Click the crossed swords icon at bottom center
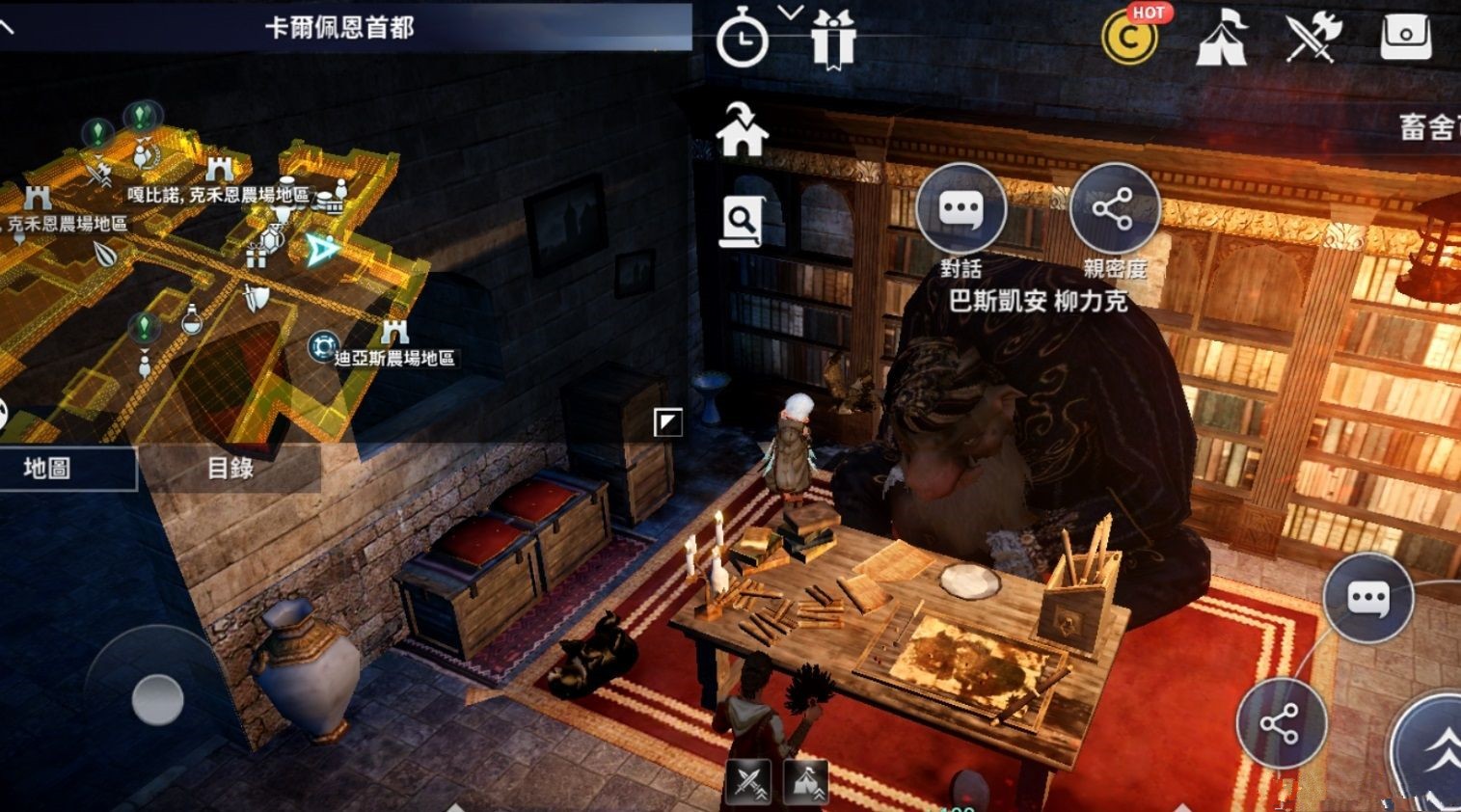 point(749,783)
